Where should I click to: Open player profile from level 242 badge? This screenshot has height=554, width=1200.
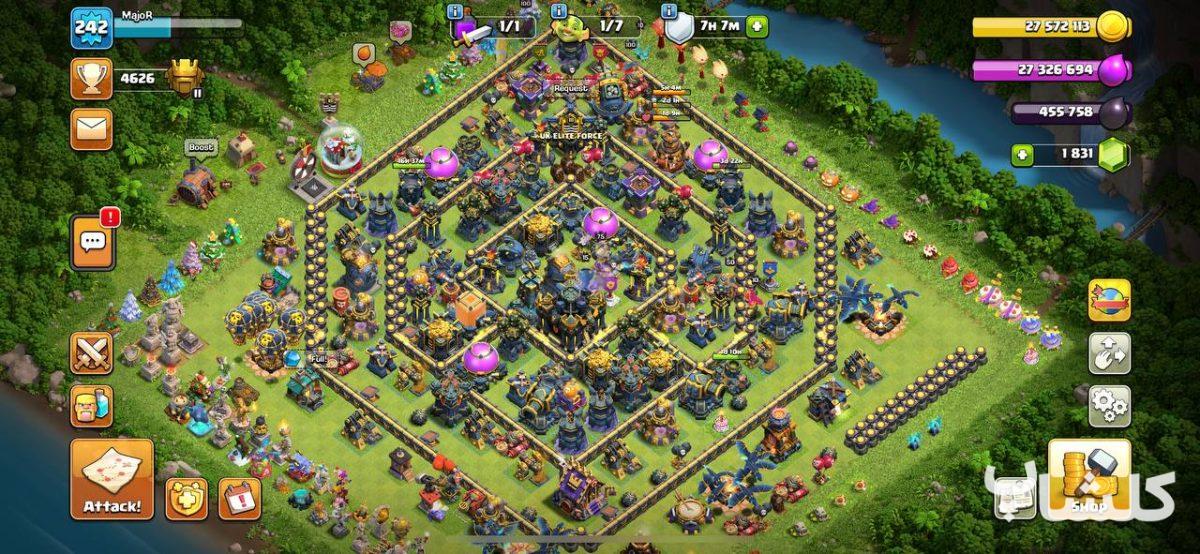[x=91, y=27]
